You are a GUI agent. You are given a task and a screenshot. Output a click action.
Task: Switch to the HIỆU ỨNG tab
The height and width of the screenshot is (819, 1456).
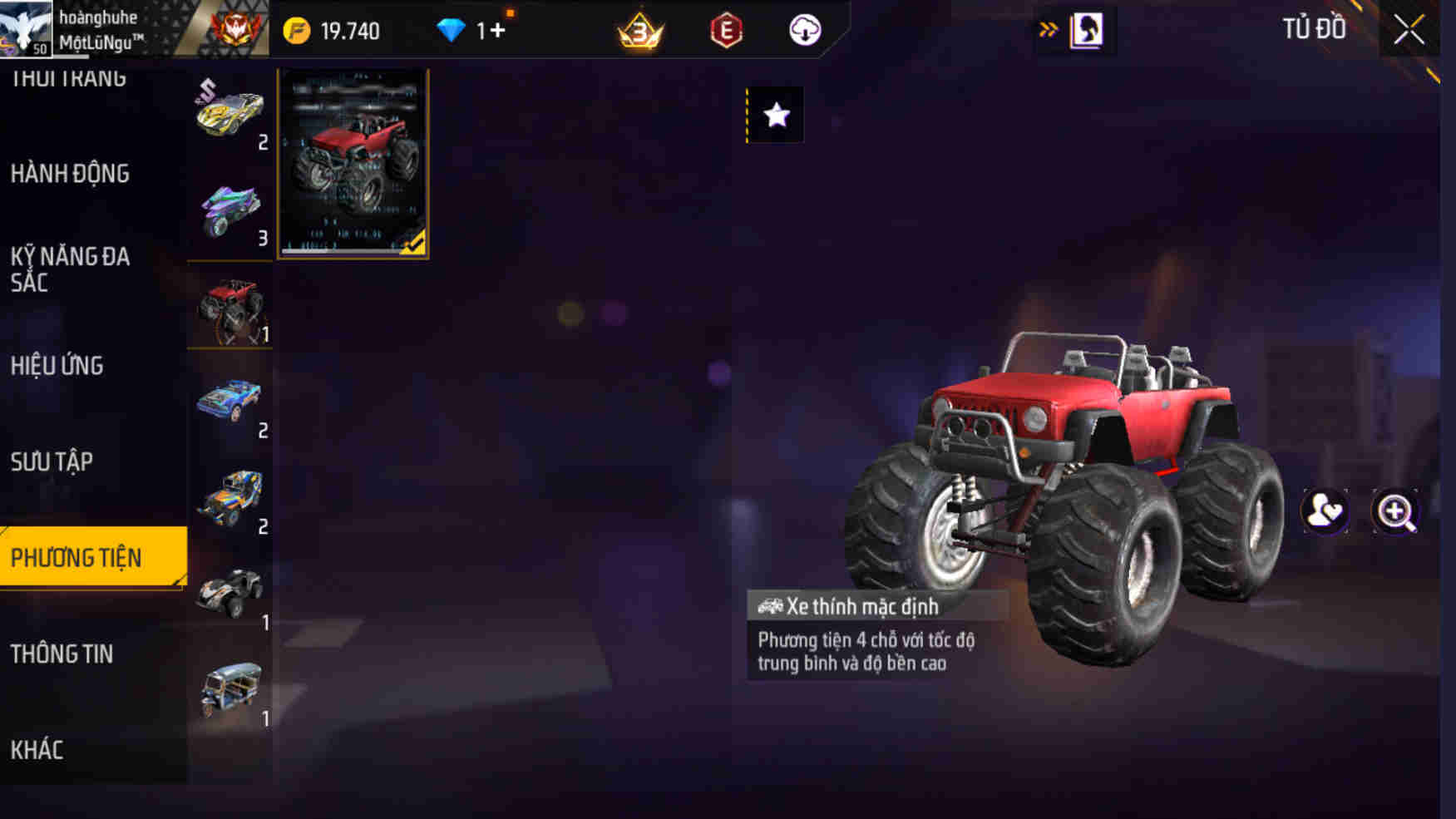(x=57, y=366)
